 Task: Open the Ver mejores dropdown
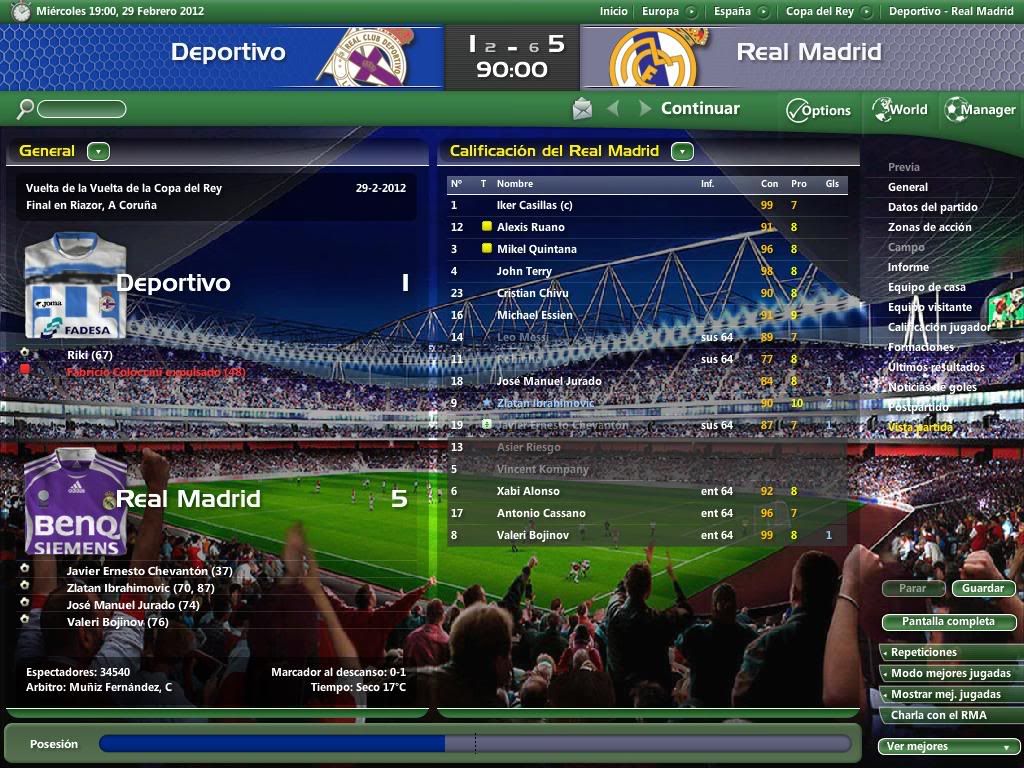[x=948, y=746]
